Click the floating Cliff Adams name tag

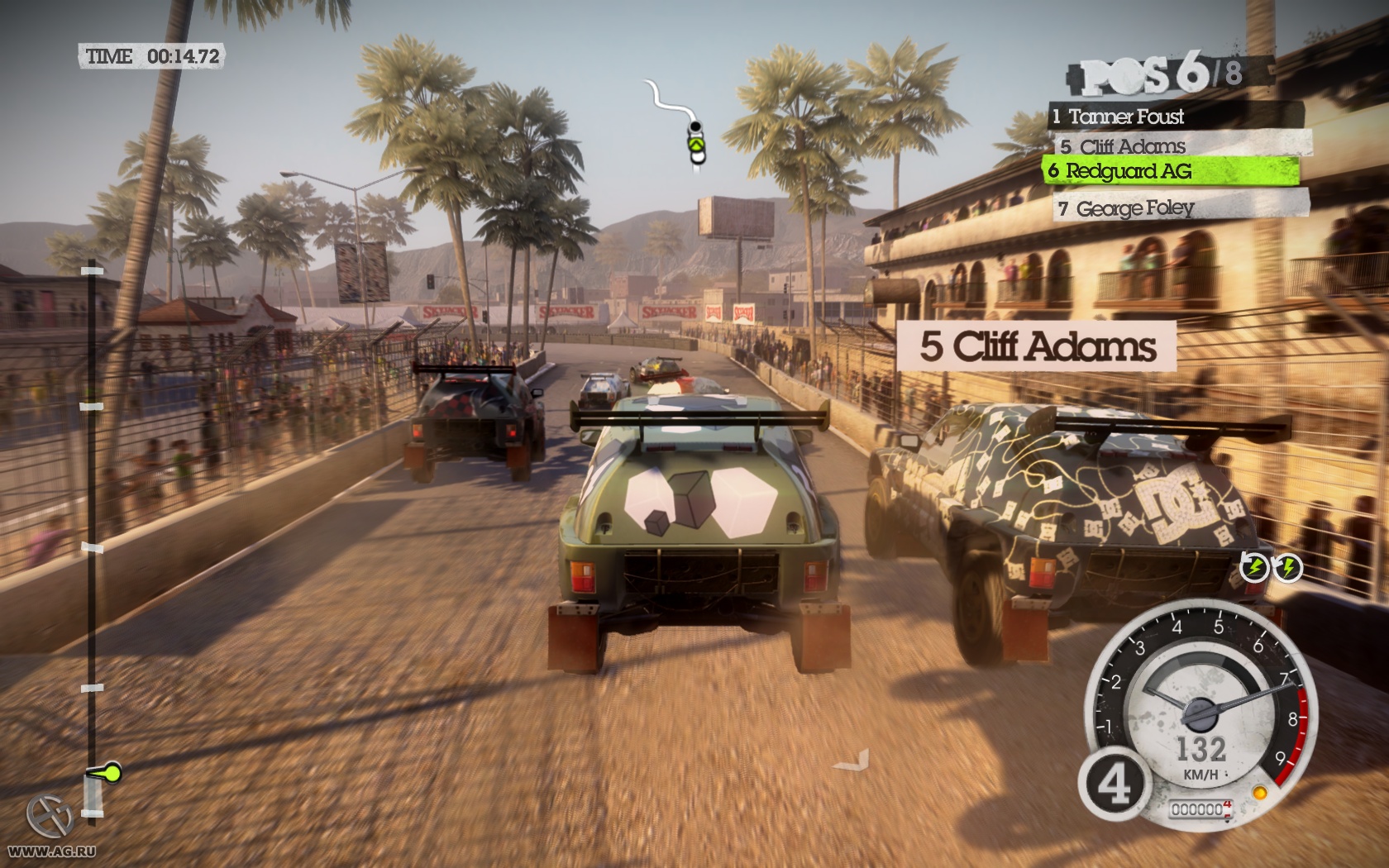(x=1037, y=346)
